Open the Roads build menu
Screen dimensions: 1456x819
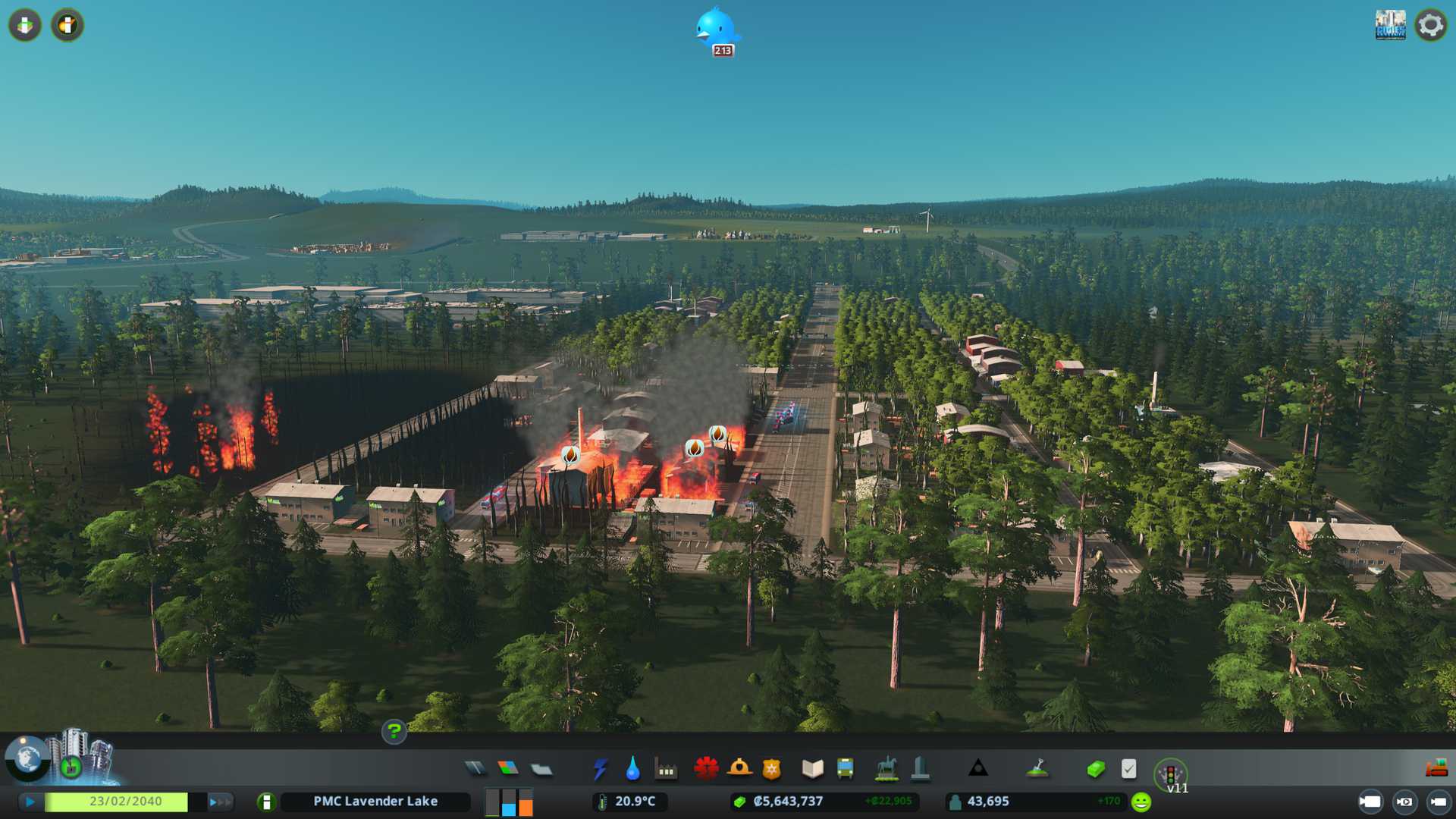tap(475, 769)
